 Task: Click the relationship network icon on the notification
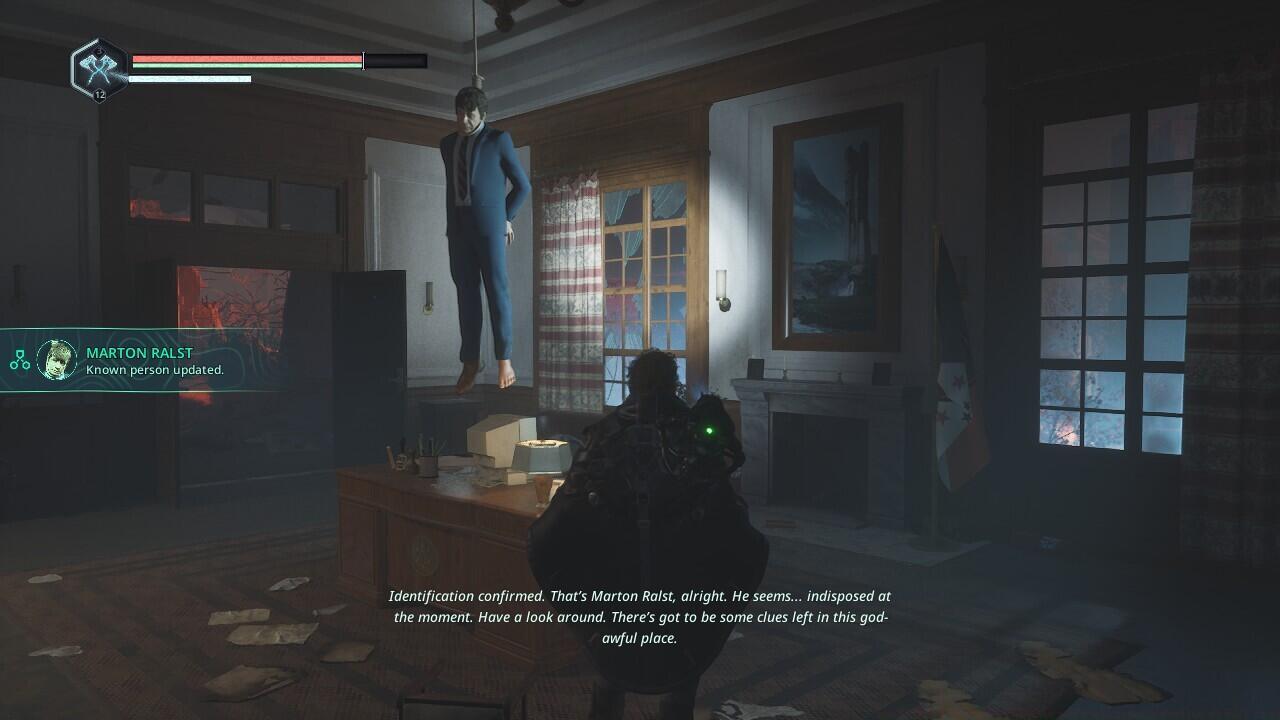click(20, 359)
